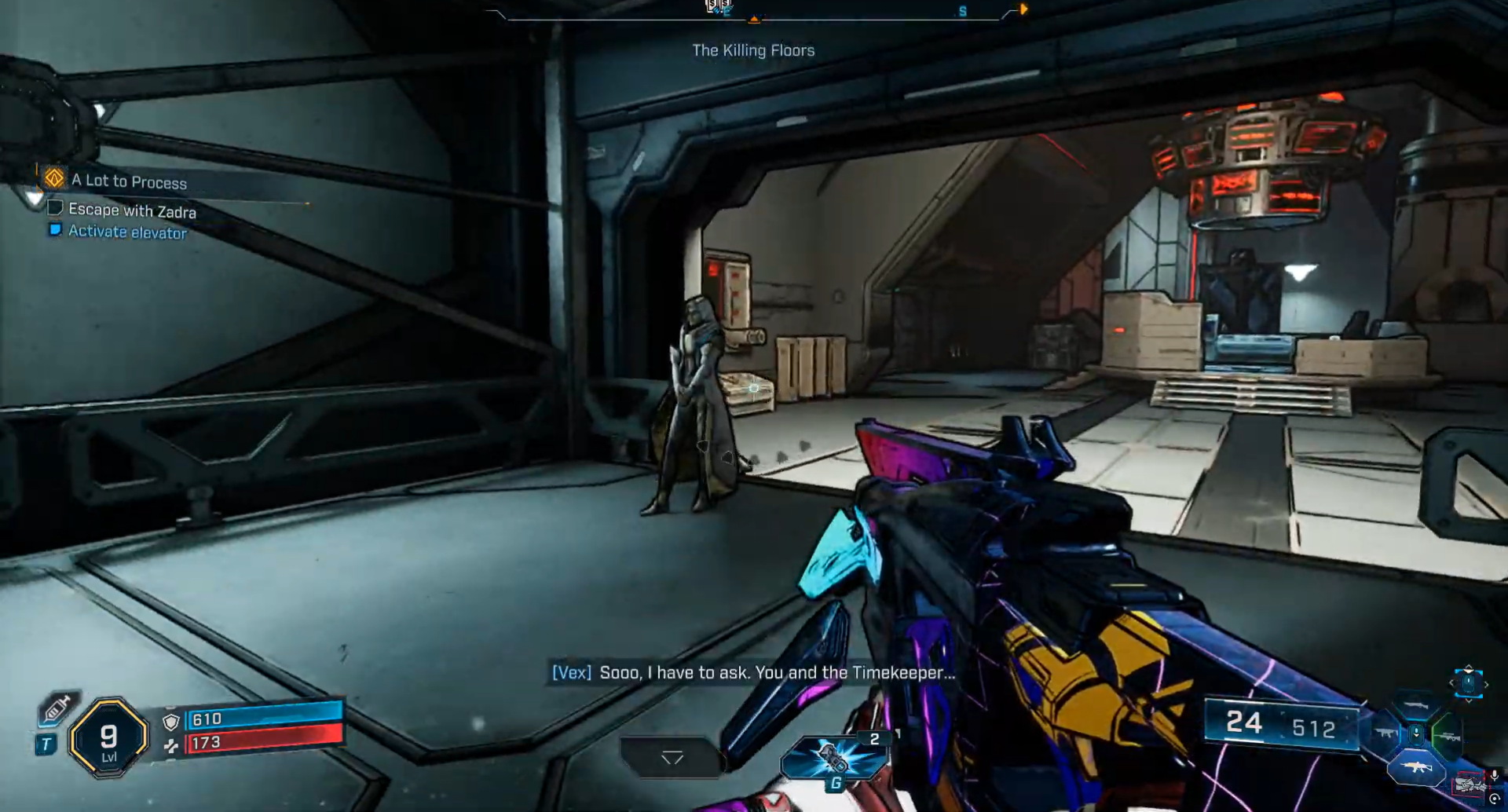The height and width of the screenshot is (812, 1508).
Task: Click the action skill chevron slot
Action: [x=672, y=758]
